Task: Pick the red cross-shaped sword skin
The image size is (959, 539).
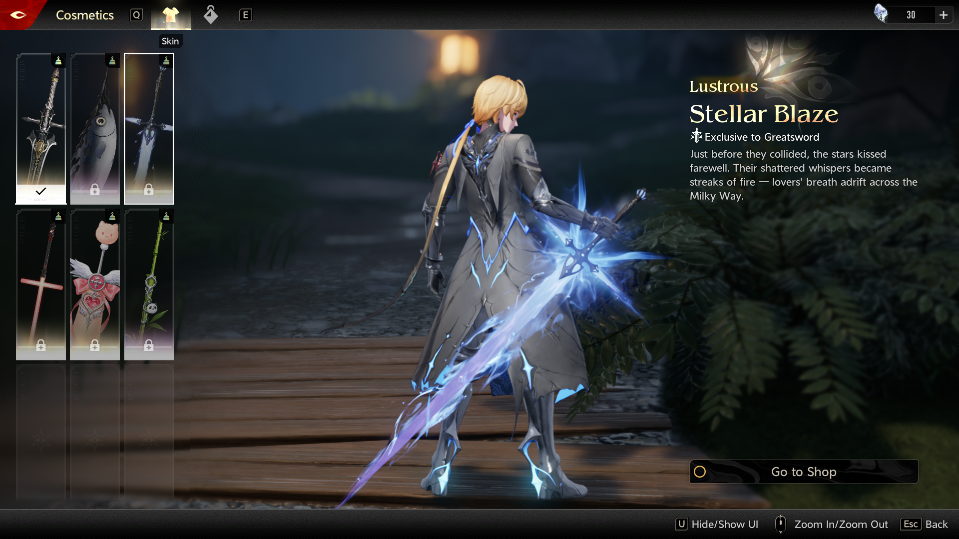Action: 41,284
